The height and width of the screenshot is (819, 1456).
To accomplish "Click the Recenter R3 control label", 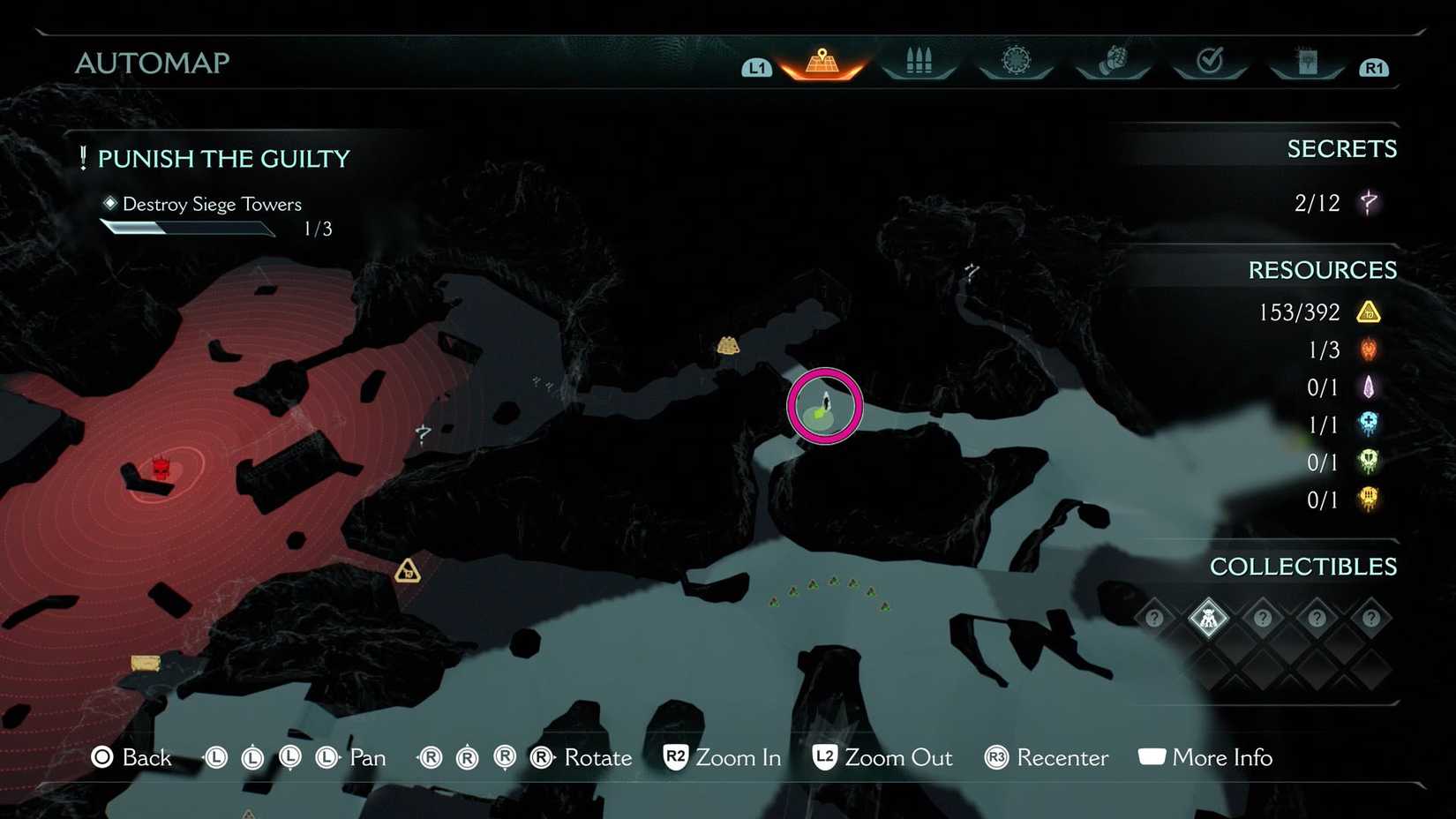I will click(1062, 757).
